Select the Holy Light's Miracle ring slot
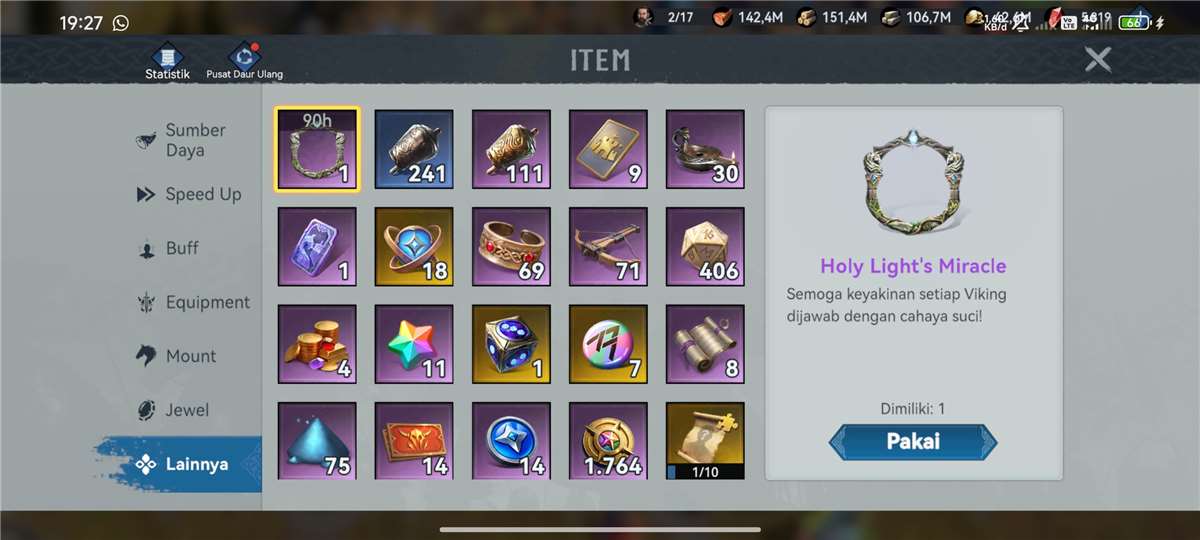 (x=317, y=149)
